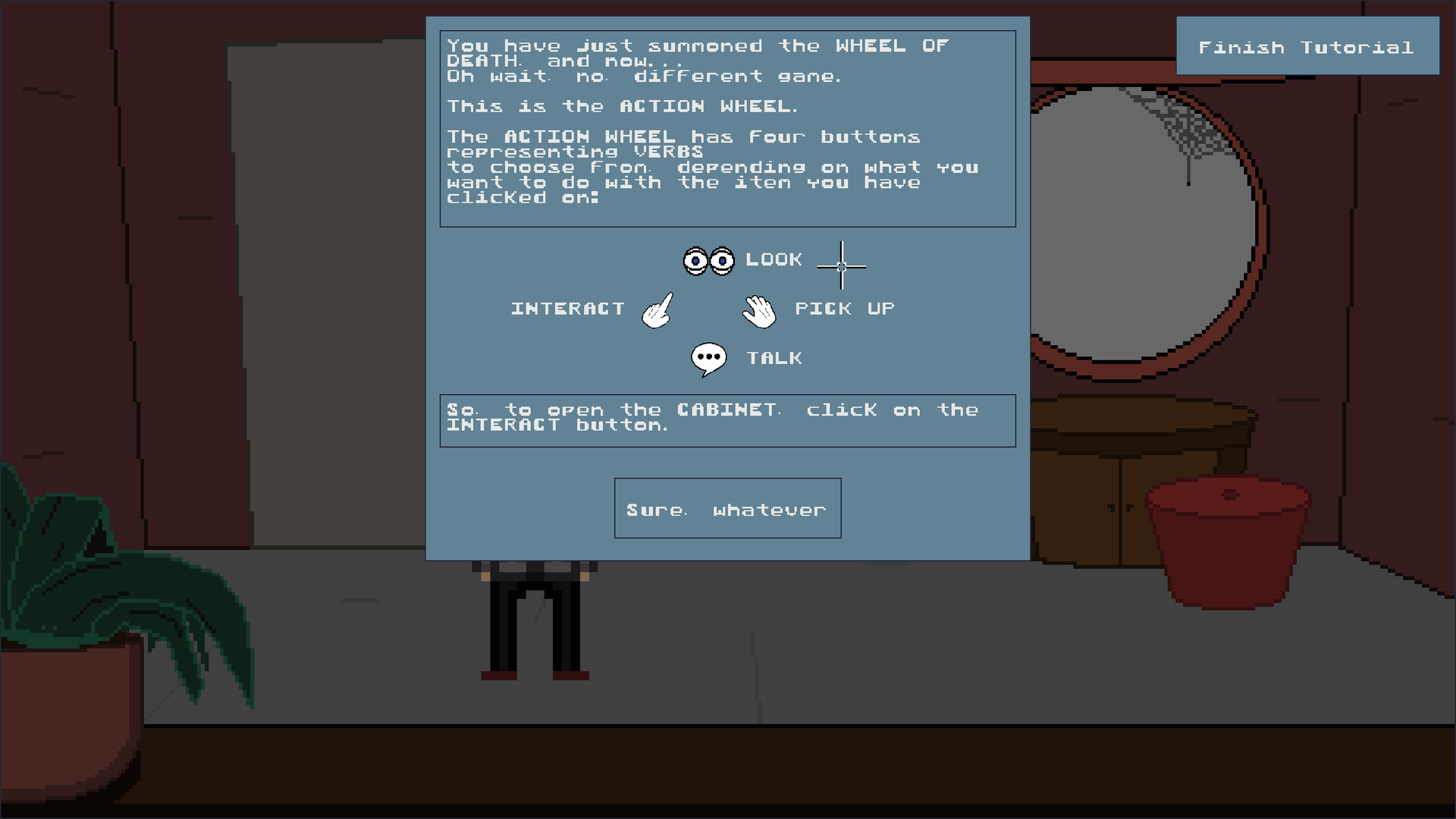1456x819 pixels.
Task: Click the TALK label text
Action: coord(774,357)
